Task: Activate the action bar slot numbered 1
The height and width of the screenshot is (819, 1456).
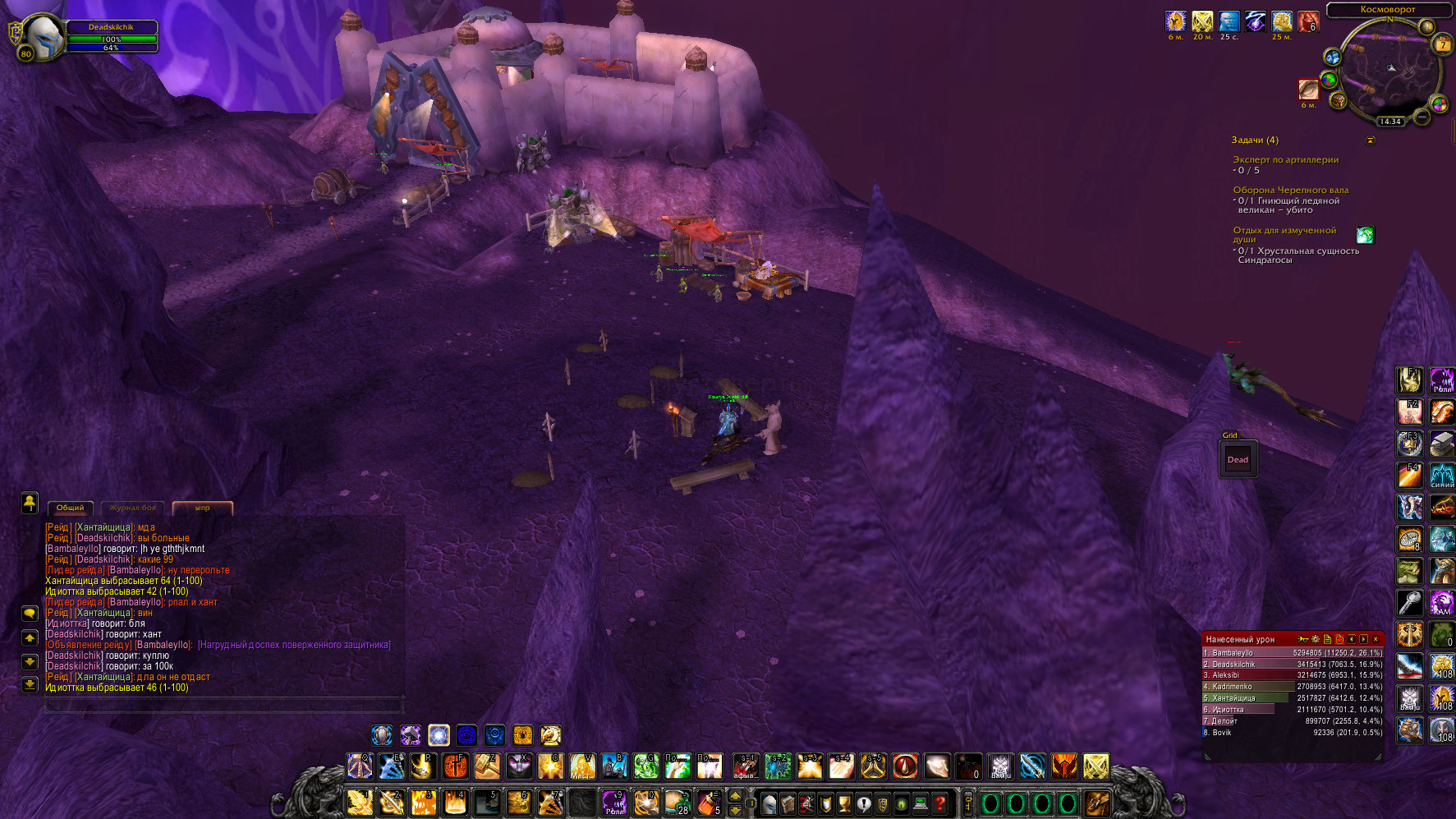Action: [360, 803]
